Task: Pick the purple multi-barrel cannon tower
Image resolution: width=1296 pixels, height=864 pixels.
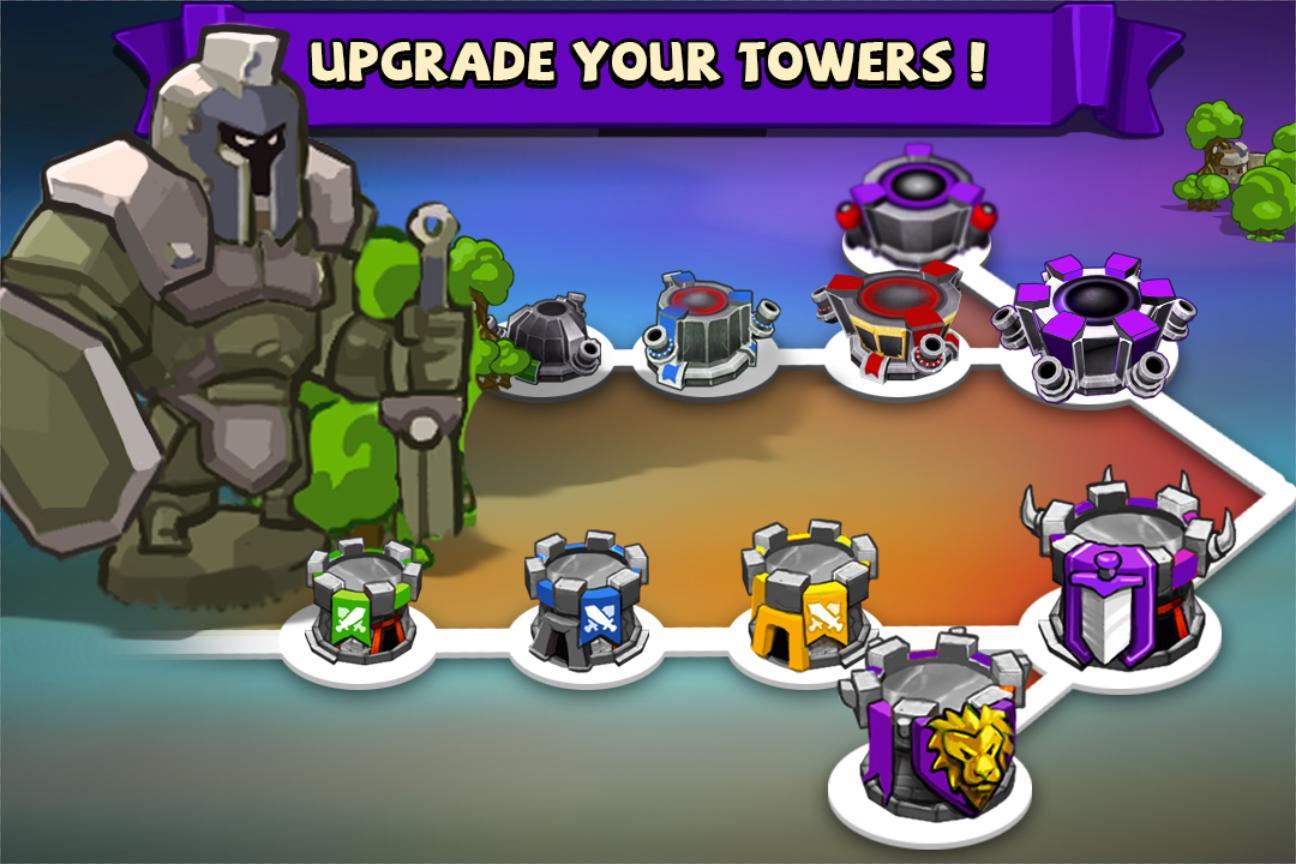Action: [1095, 327]
